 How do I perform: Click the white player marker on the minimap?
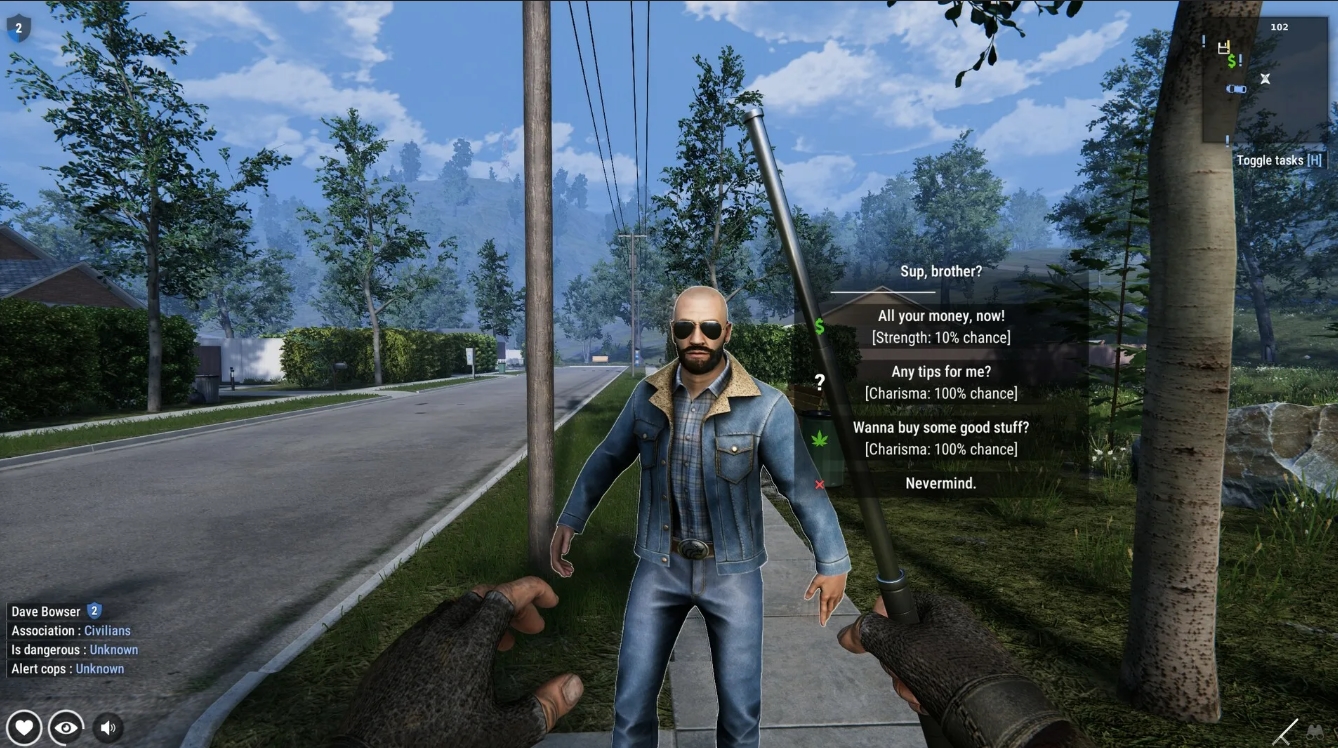pos(1265,78)
